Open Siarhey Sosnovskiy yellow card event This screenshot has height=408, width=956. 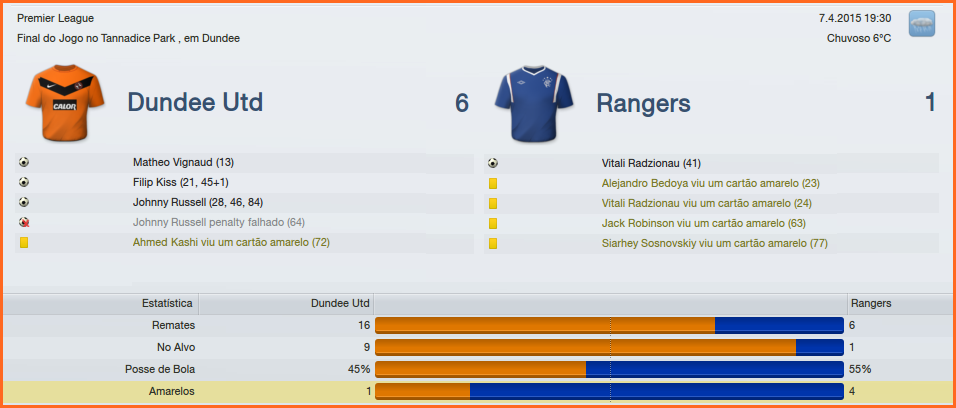pos(715,243)
